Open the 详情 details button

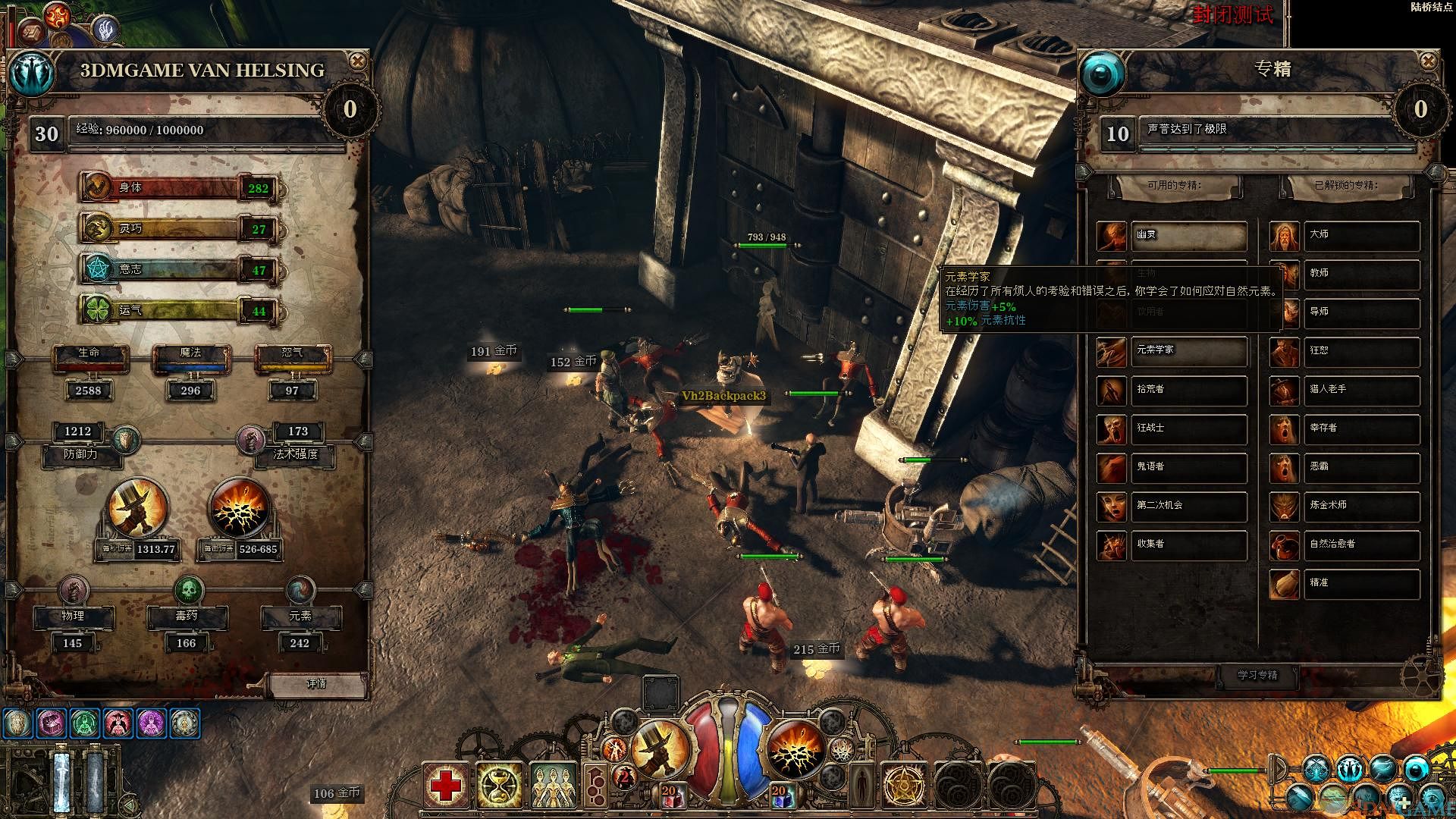pos(316,684)
